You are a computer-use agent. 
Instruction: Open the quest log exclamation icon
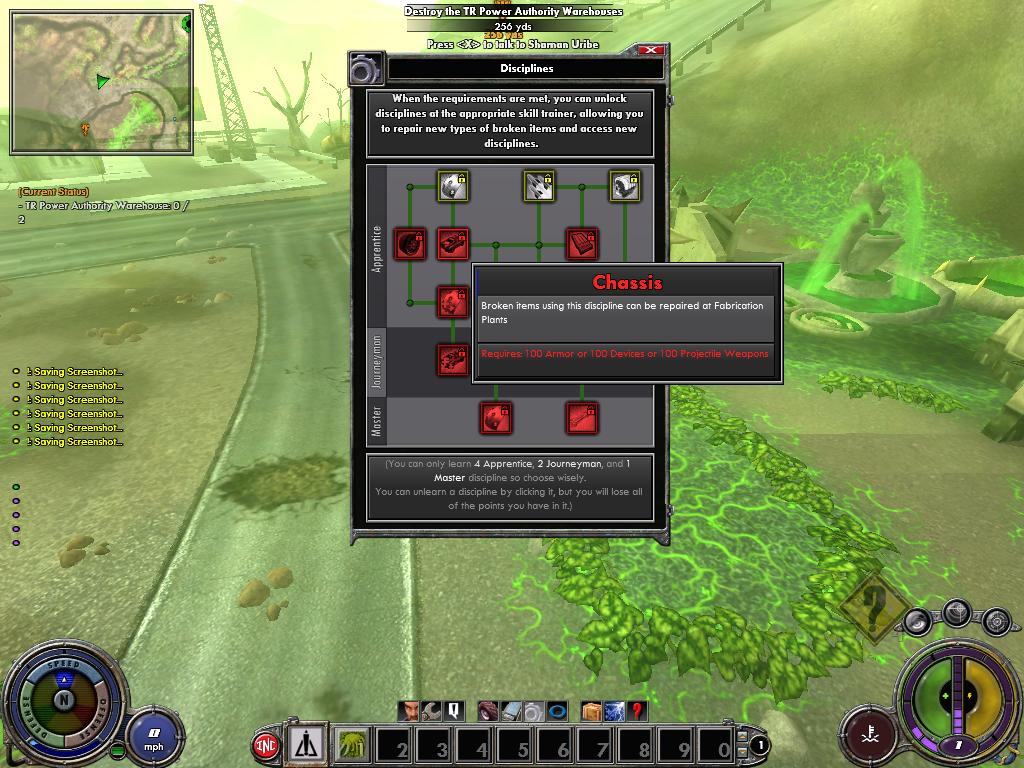[x=454, y=711]
